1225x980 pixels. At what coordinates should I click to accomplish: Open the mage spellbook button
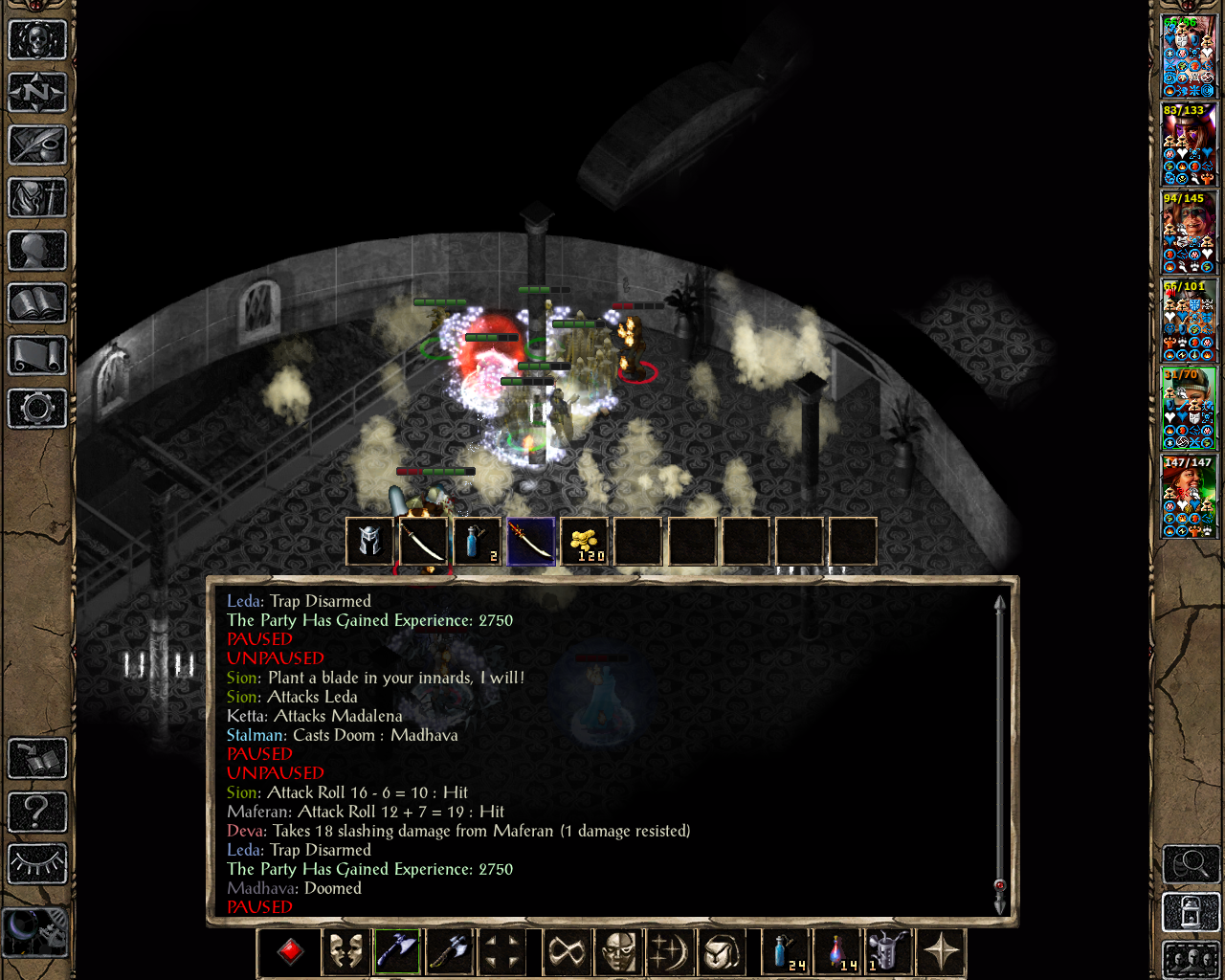(x=37, y=303)
